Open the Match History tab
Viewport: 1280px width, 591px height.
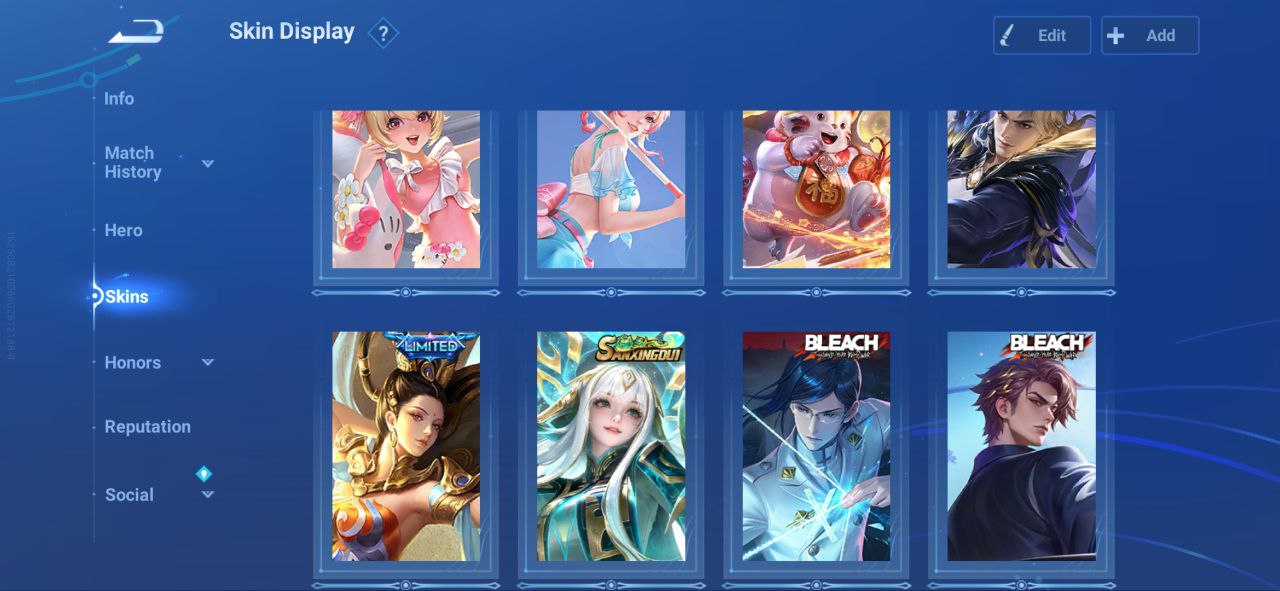point(133,162)
